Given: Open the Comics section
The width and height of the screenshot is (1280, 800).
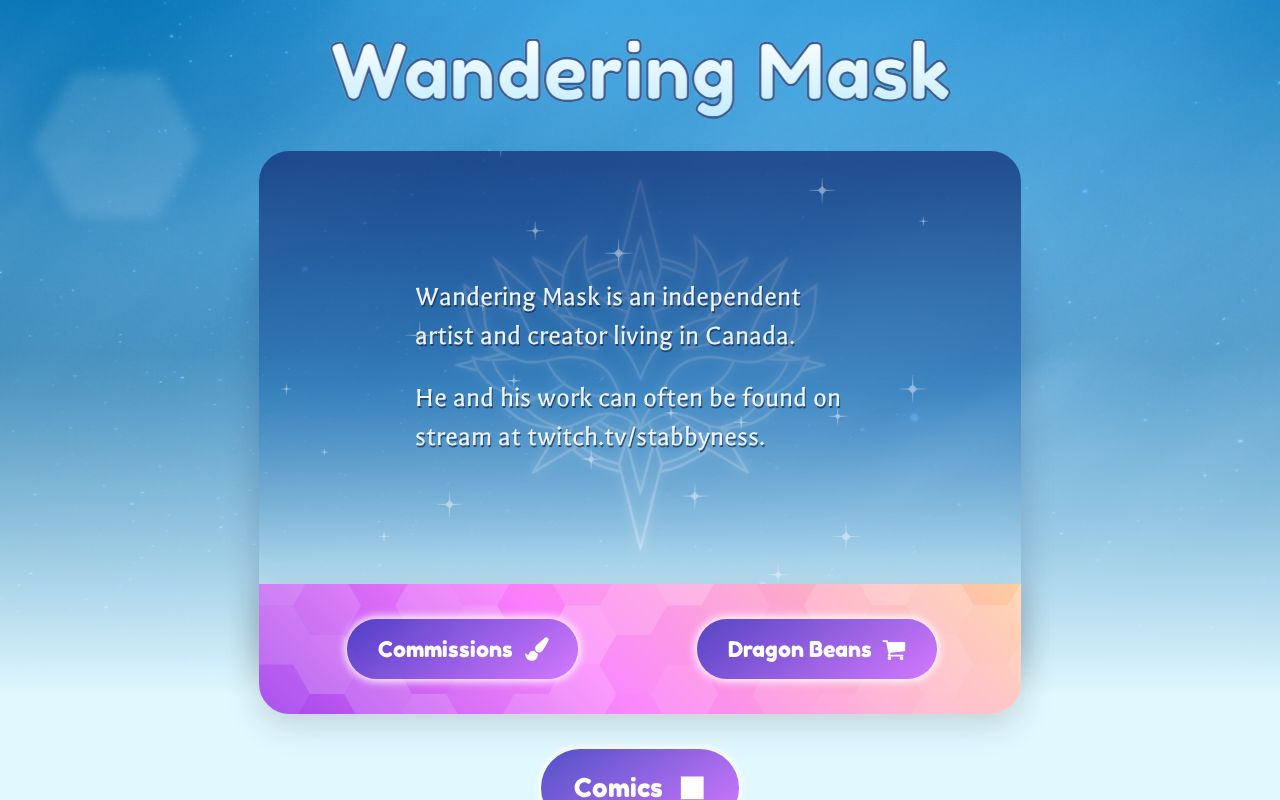Looking at the screenshot, I should 640,786.
